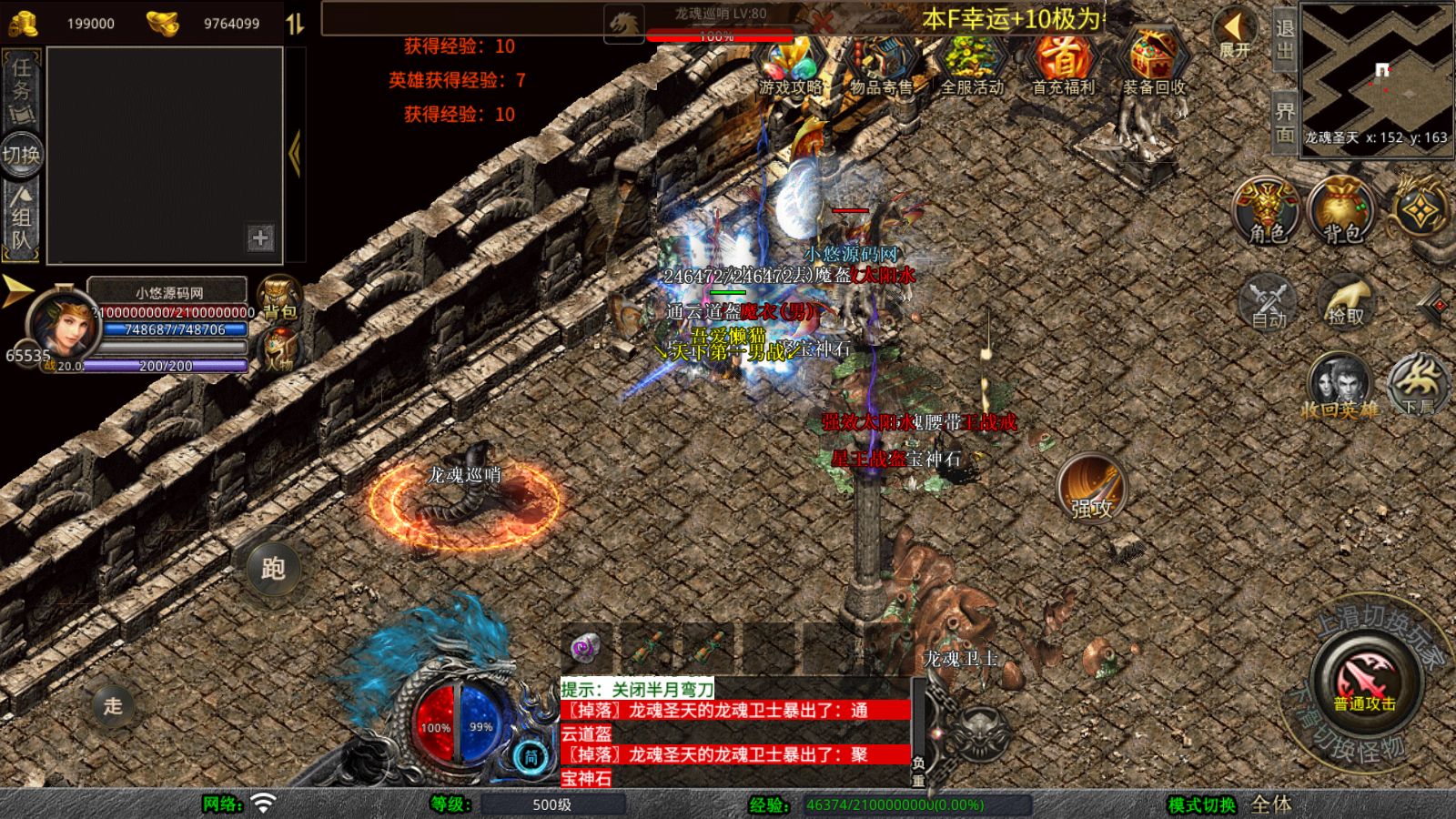The image size is (1456, 819).
Task: Open the 装备回收 equipment recycle chest
Action: click(x=1153, y=64)
